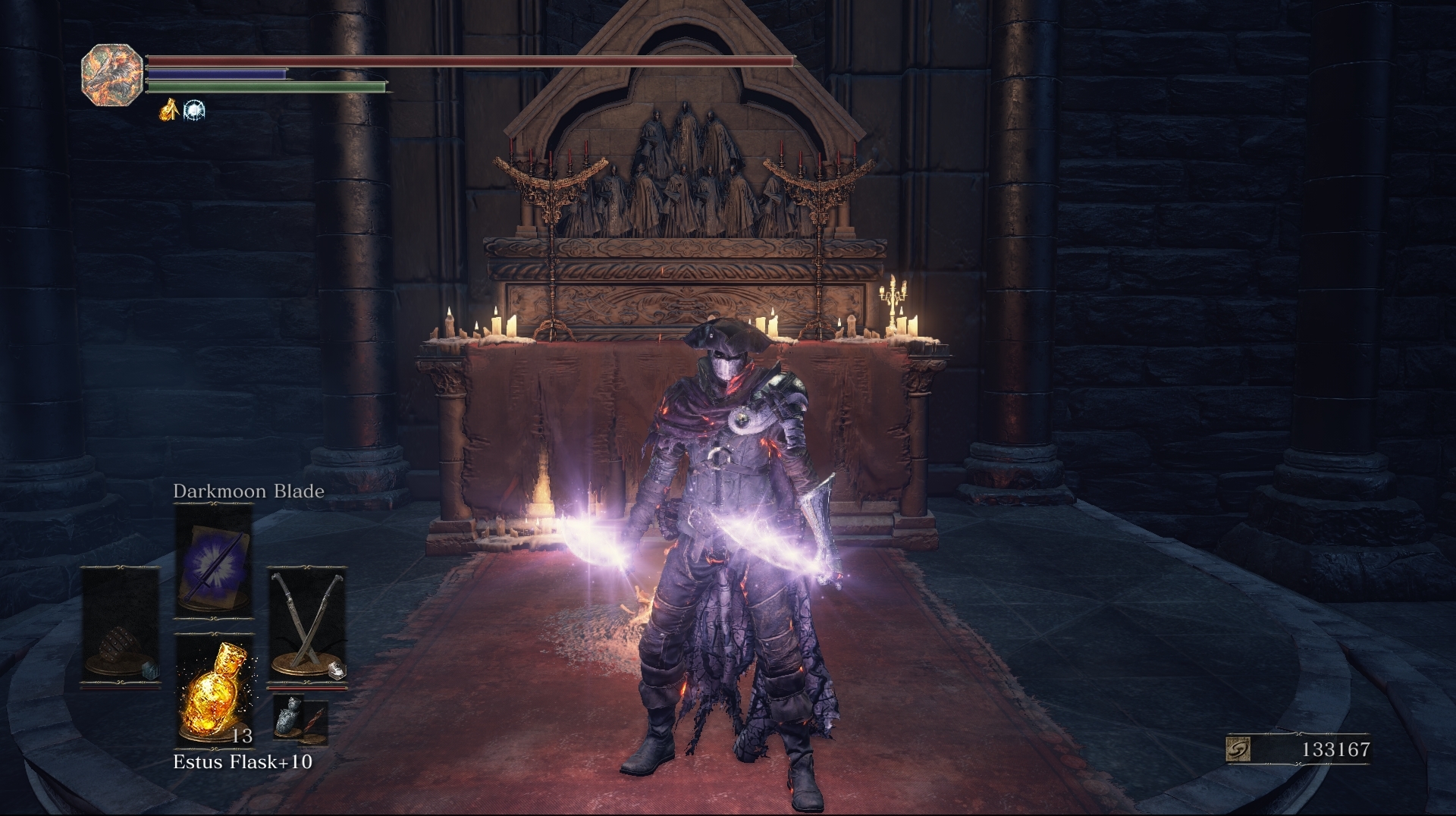Click the weapon durability bar under the swords

(308, 688)
